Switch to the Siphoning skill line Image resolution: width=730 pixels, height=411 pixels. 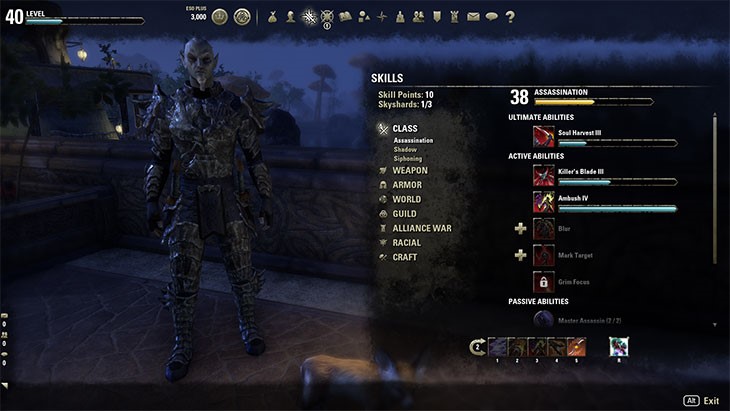tap(407, 158)
